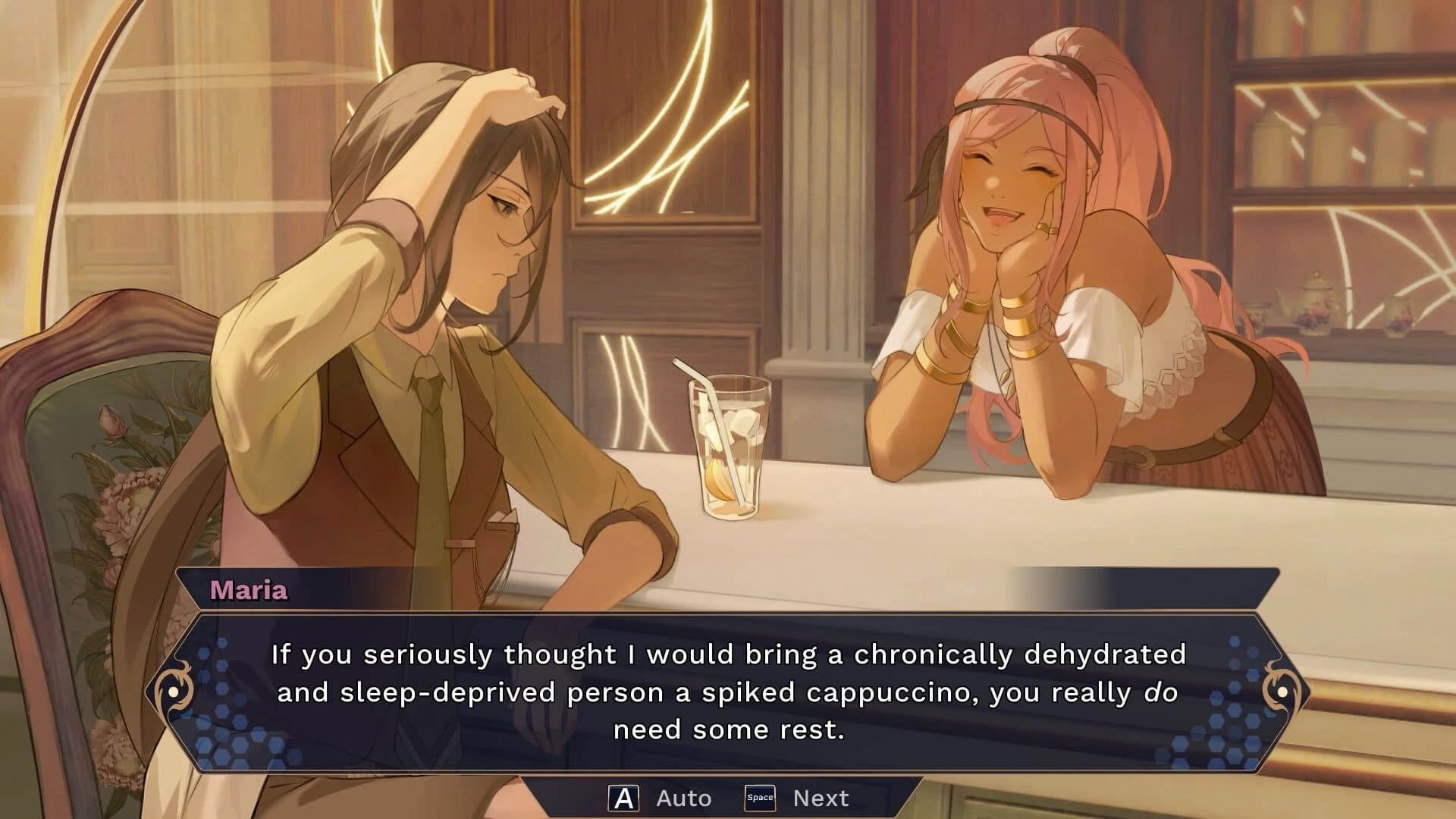Click the Space key icon beside Next
The width and height of the screenshot is (1456, 819).
coord(761,796)
